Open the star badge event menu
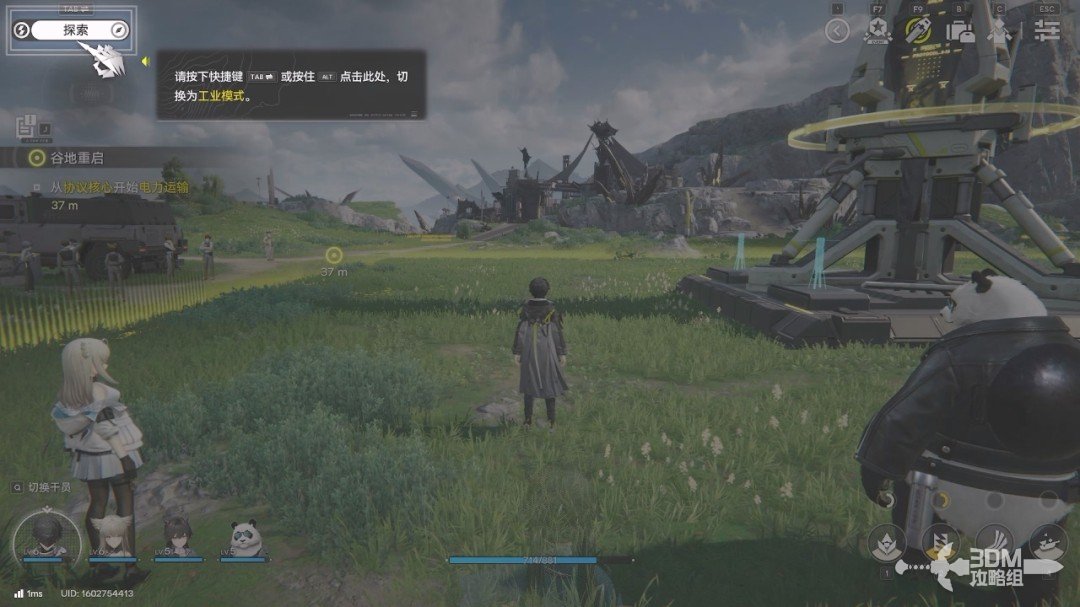1080x607 pixels. (878, 30)
